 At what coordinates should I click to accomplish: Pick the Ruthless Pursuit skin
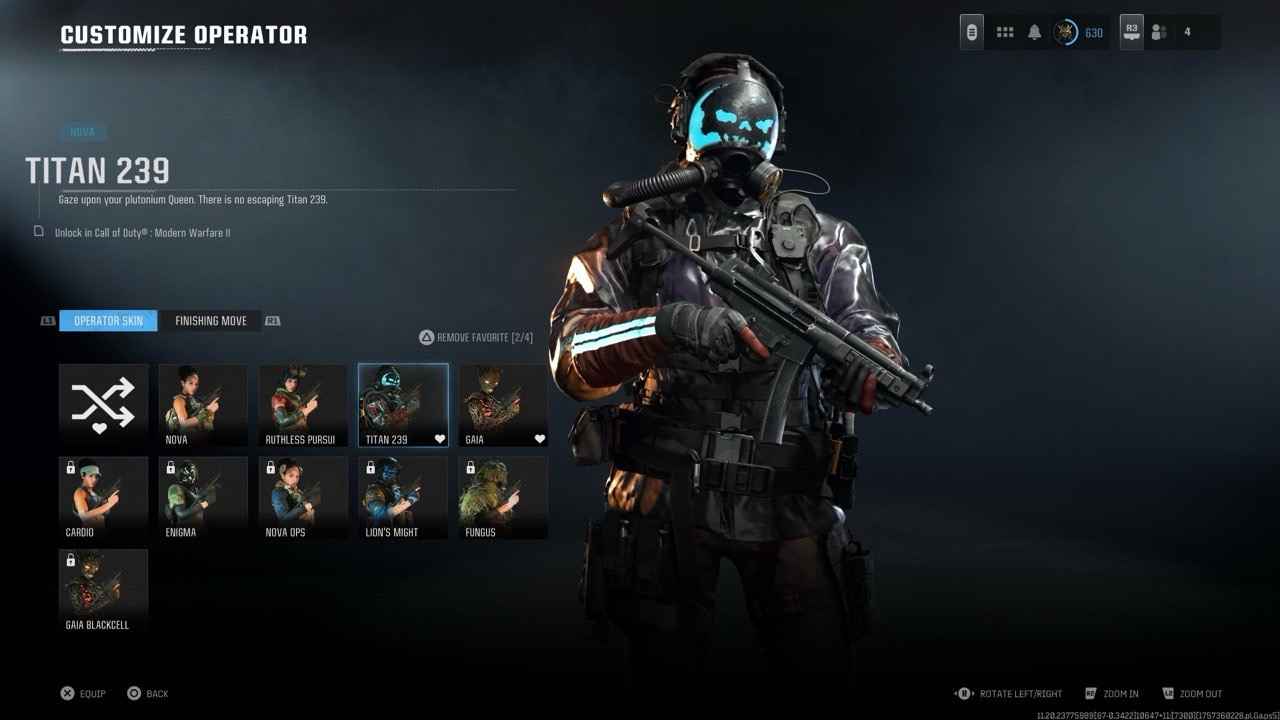pyautogui.click(x=303, y=404)
